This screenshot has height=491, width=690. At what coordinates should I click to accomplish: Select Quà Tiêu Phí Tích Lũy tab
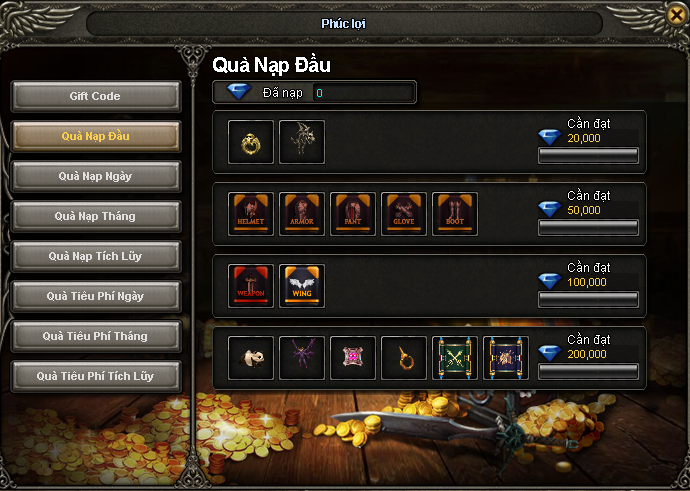[96, 376]
